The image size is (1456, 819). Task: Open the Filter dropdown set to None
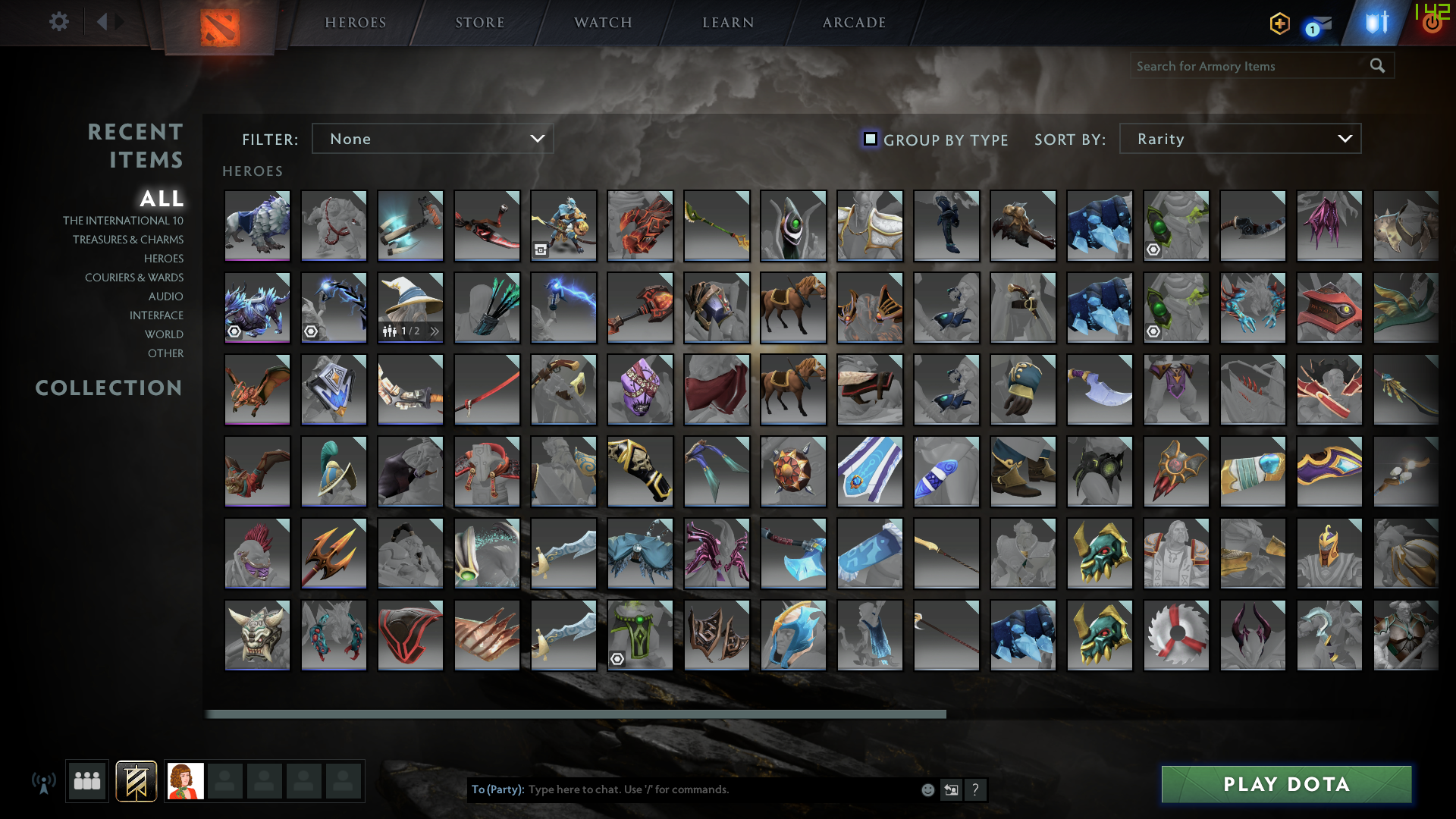coord(432,139)
